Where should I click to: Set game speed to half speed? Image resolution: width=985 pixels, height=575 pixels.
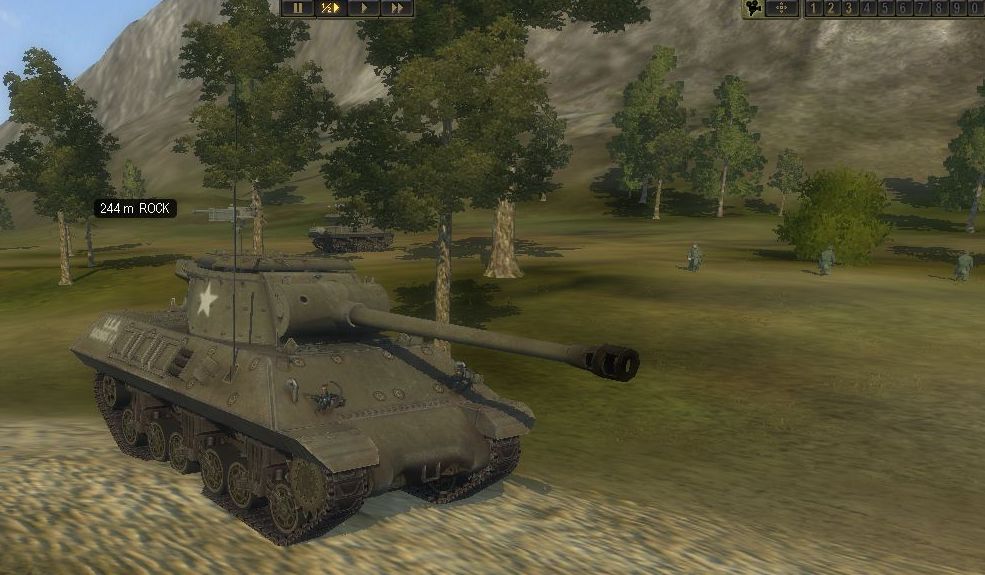click(330, 7)
